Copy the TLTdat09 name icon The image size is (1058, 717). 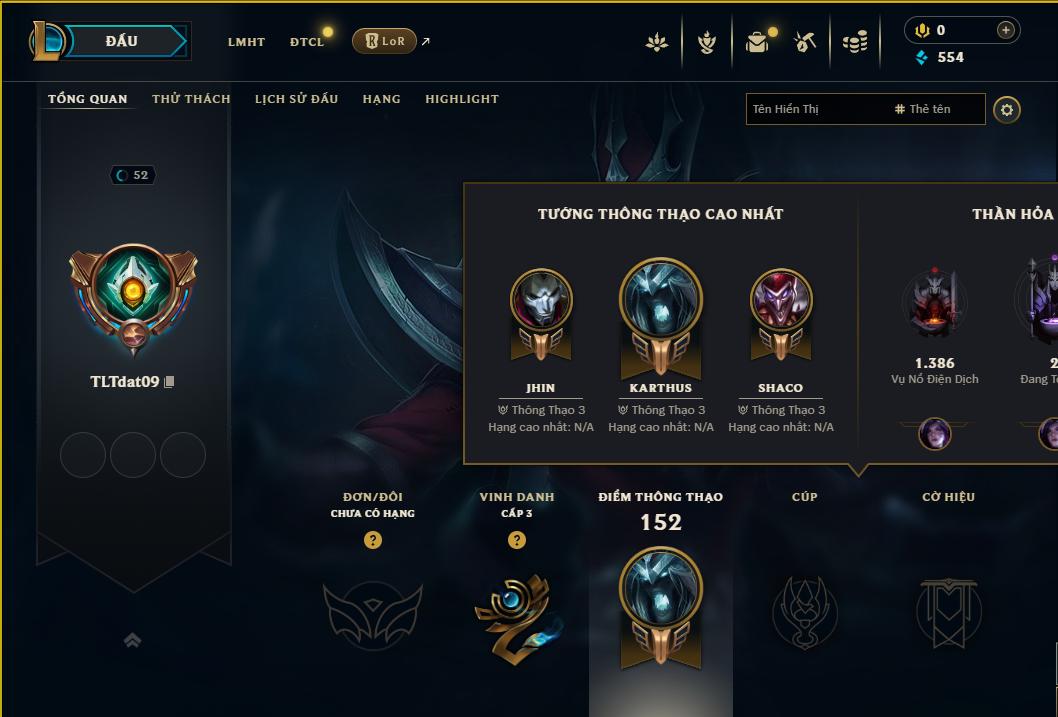169,382
